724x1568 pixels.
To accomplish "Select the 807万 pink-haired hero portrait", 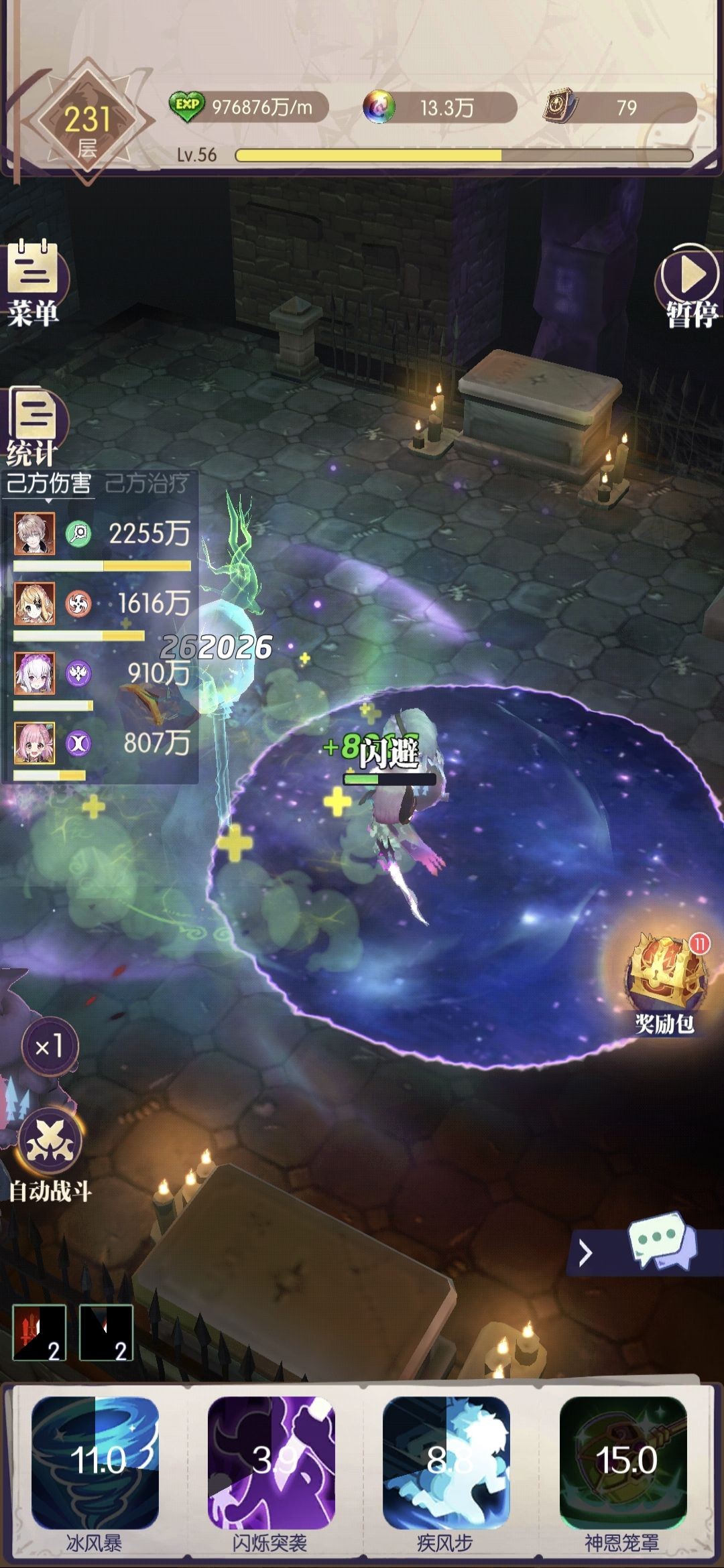I will pyautogui.click(x=35, y=743).
